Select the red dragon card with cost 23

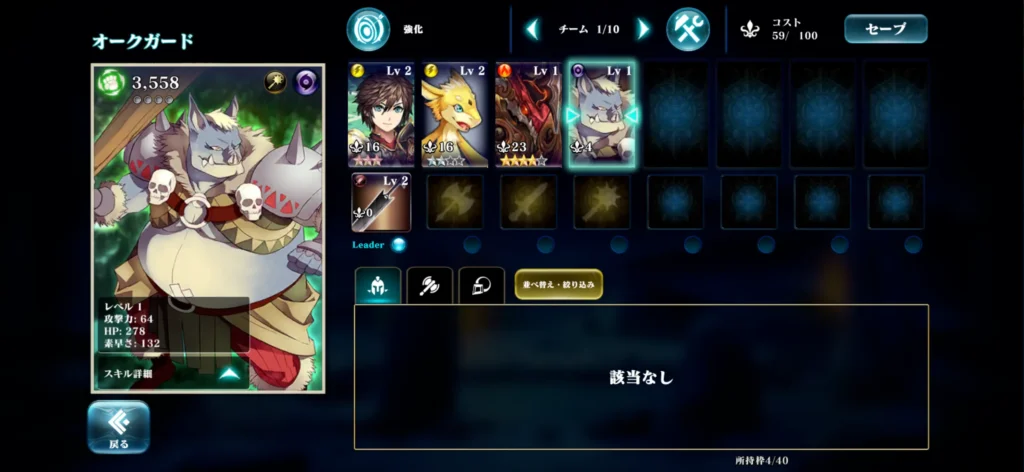(x=528, y=114)
